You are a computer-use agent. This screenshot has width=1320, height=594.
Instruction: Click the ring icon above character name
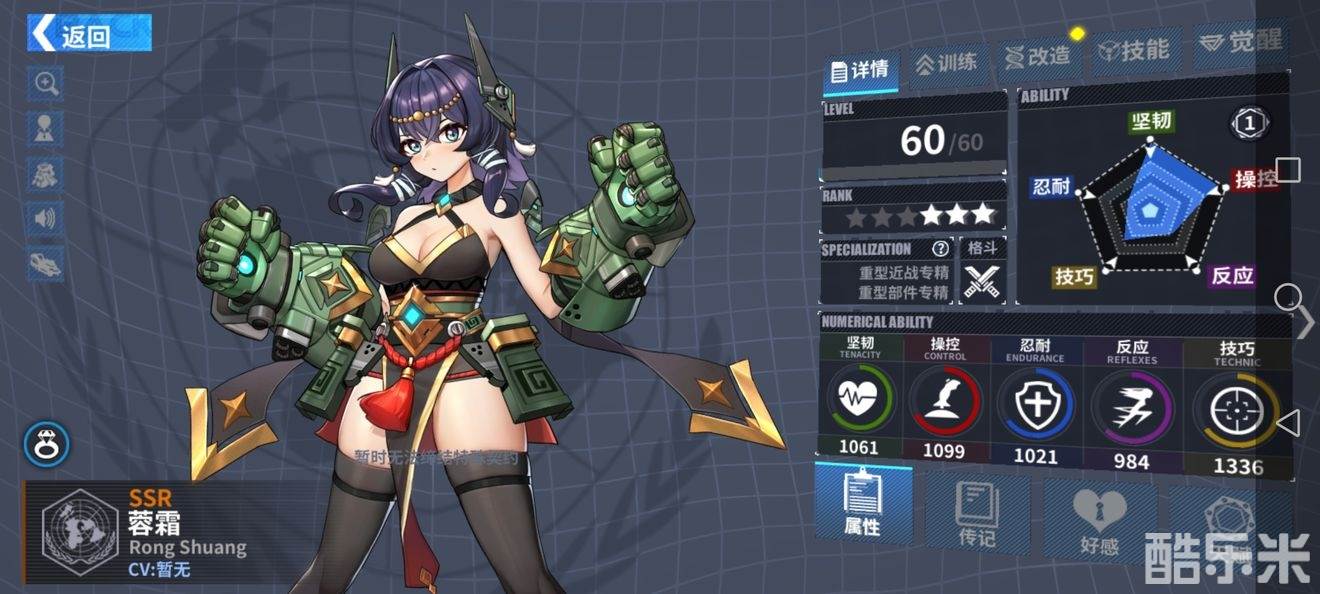click(47, 445)
